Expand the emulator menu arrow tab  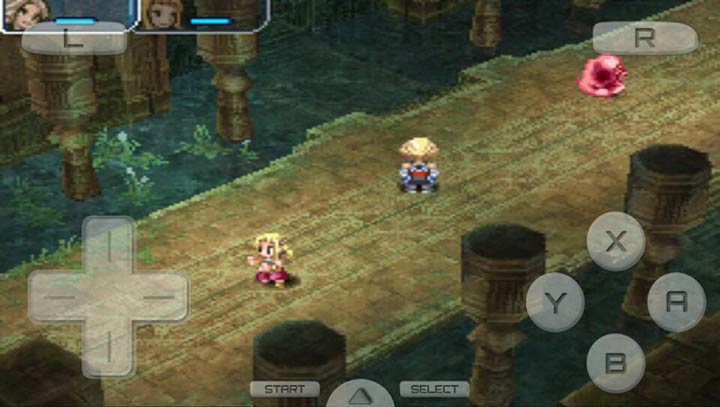[x=360, y=394]
